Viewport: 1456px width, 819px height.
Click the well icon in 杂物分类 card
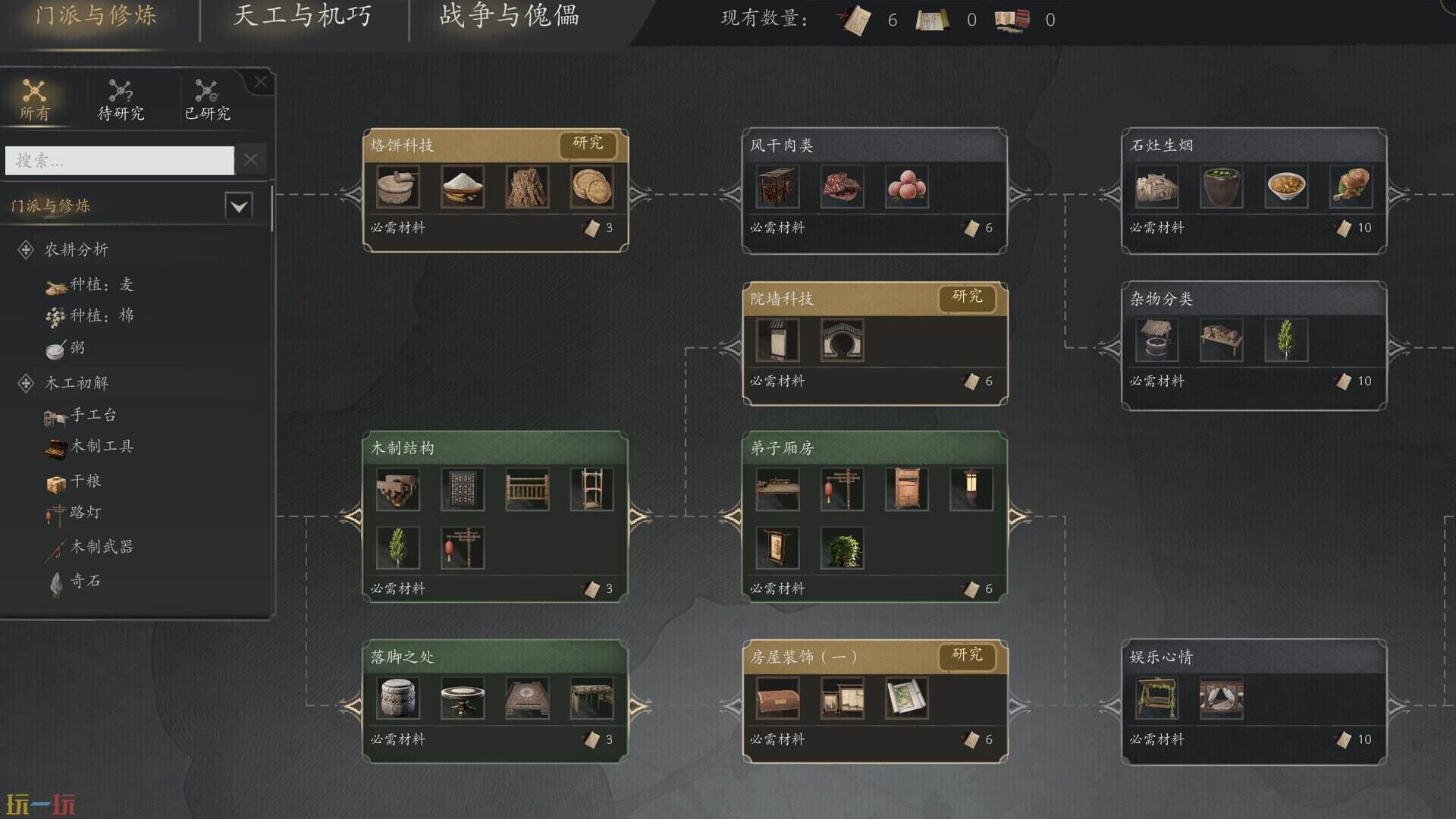[1156, 340]
